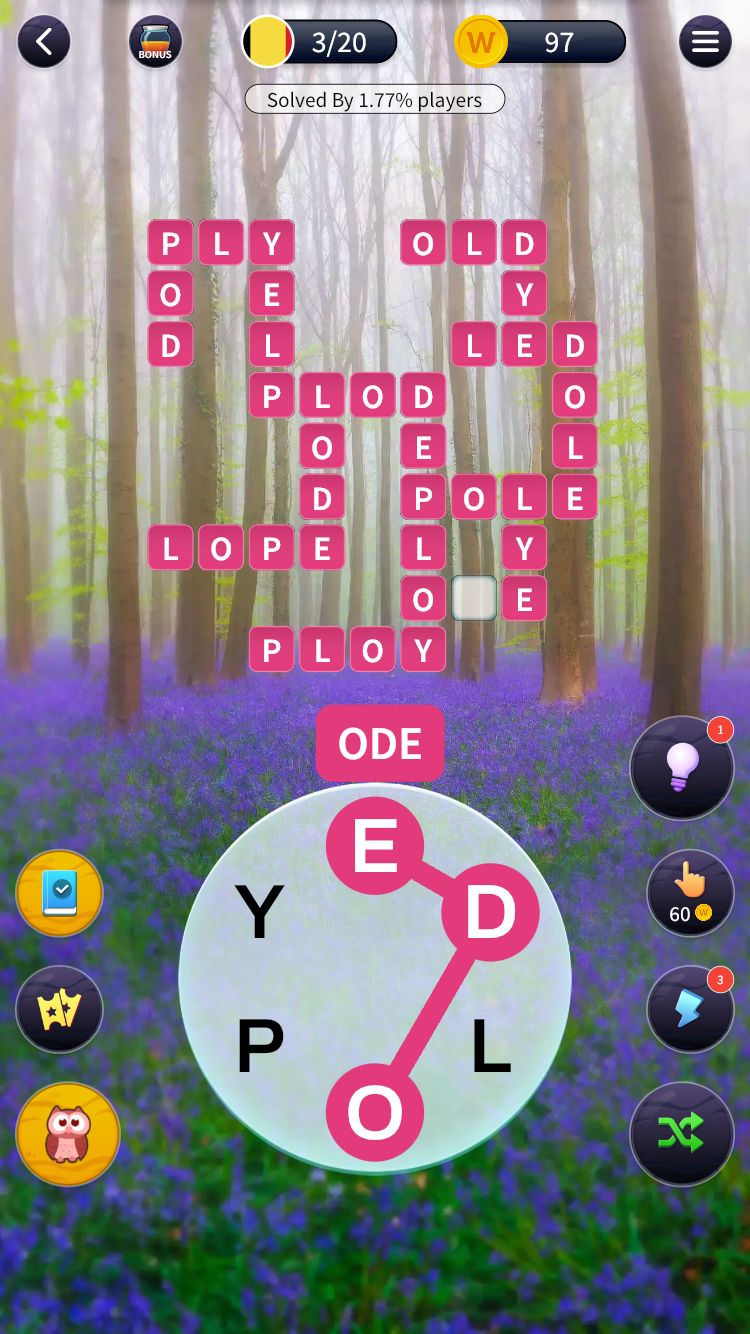Screen dimensions: 750x1334
Task: Select letter P on the wheel
Action: click(260, 1047)
